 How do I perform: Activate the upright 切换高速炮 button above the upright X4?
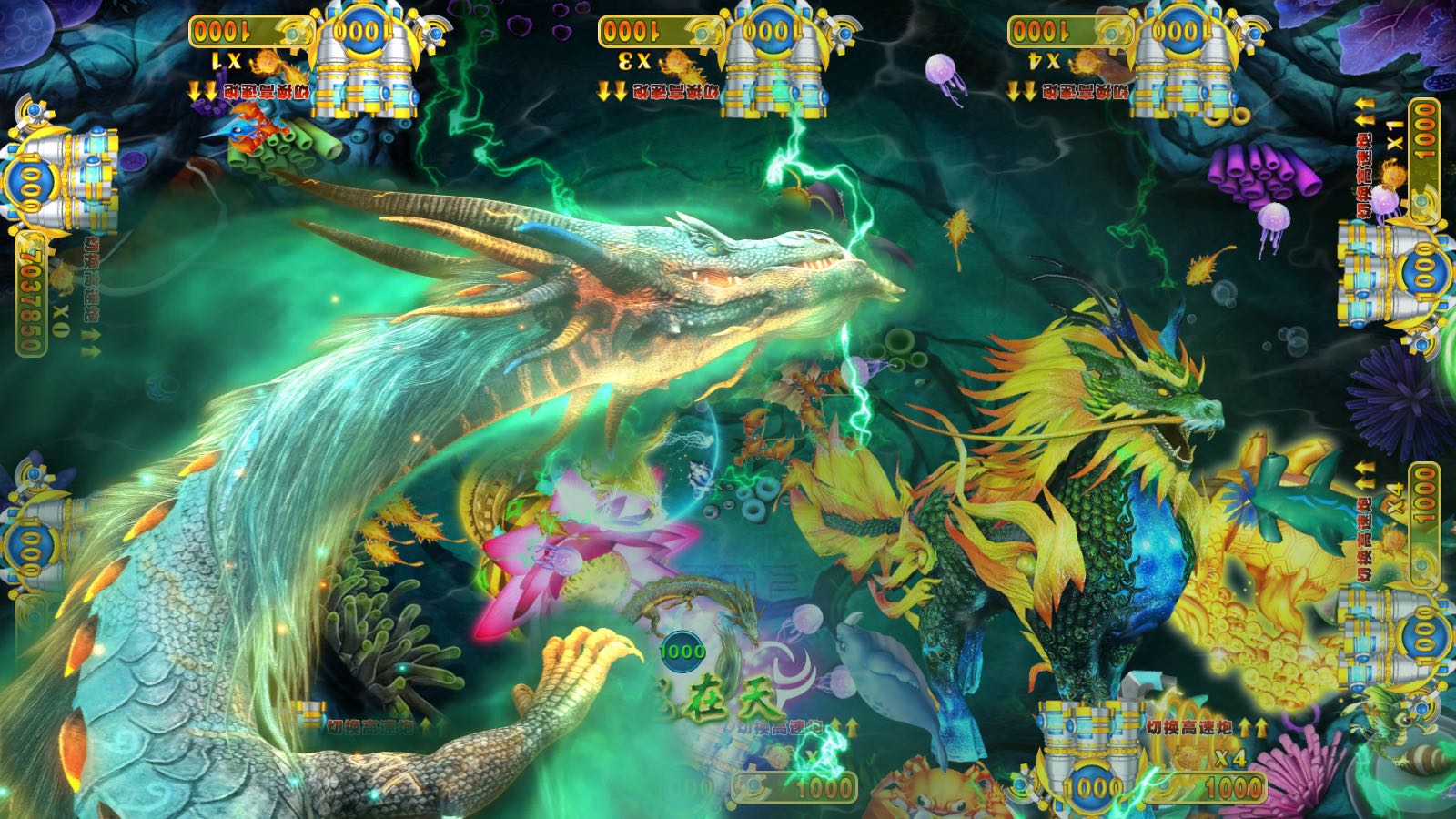1188,727
